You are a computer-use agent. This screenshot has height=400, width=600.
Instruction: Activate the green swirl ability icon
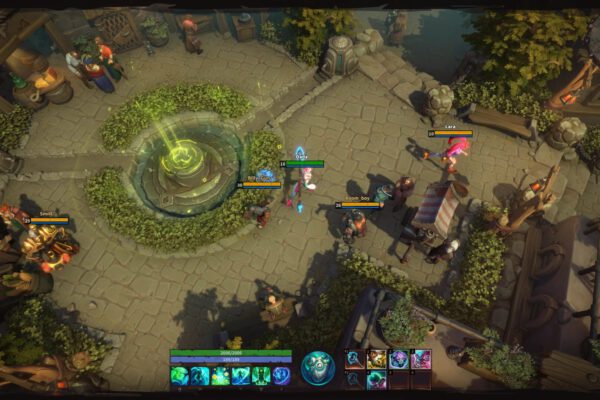coord(179,375)
